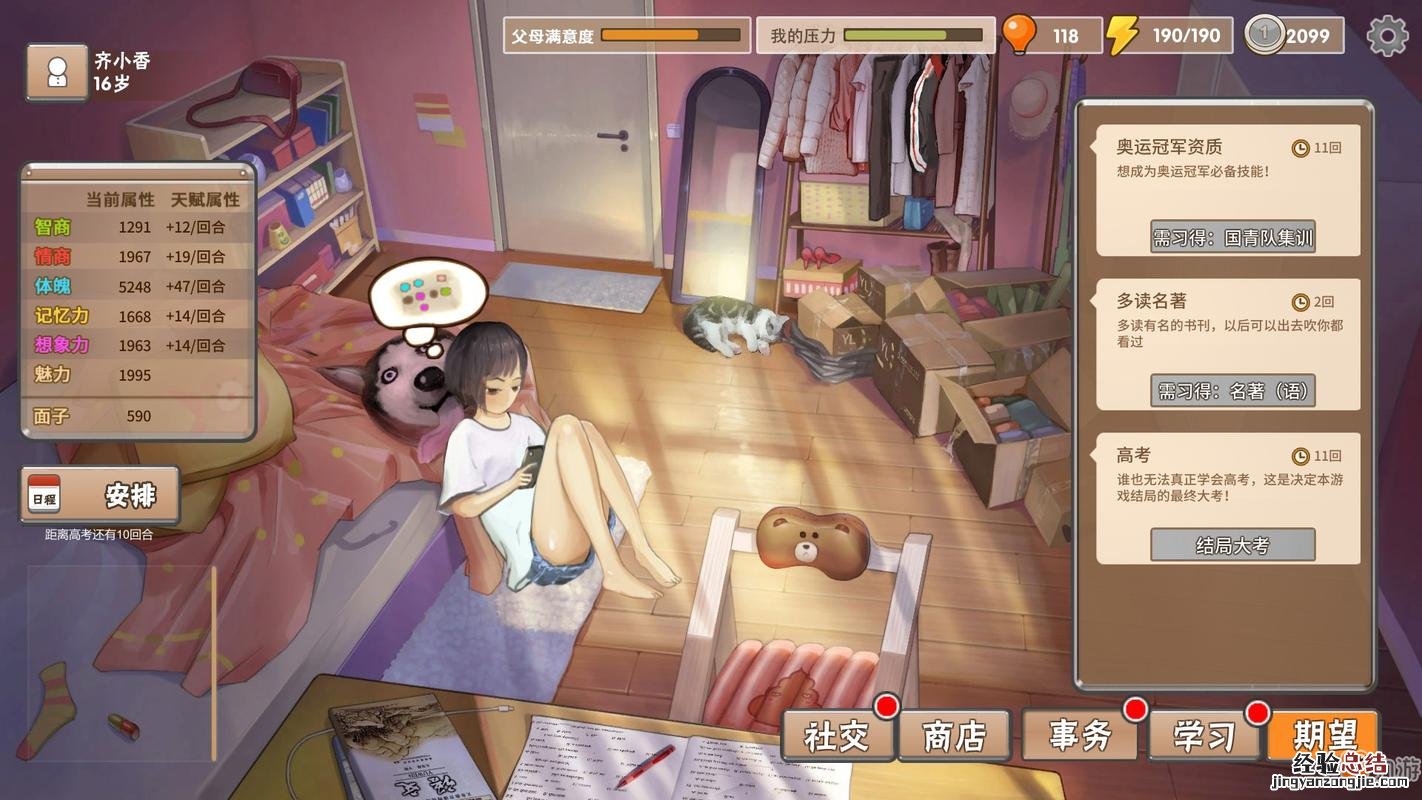Open the 学习 study menu
The image size is (1422, 800).
tap(1205, 737)
